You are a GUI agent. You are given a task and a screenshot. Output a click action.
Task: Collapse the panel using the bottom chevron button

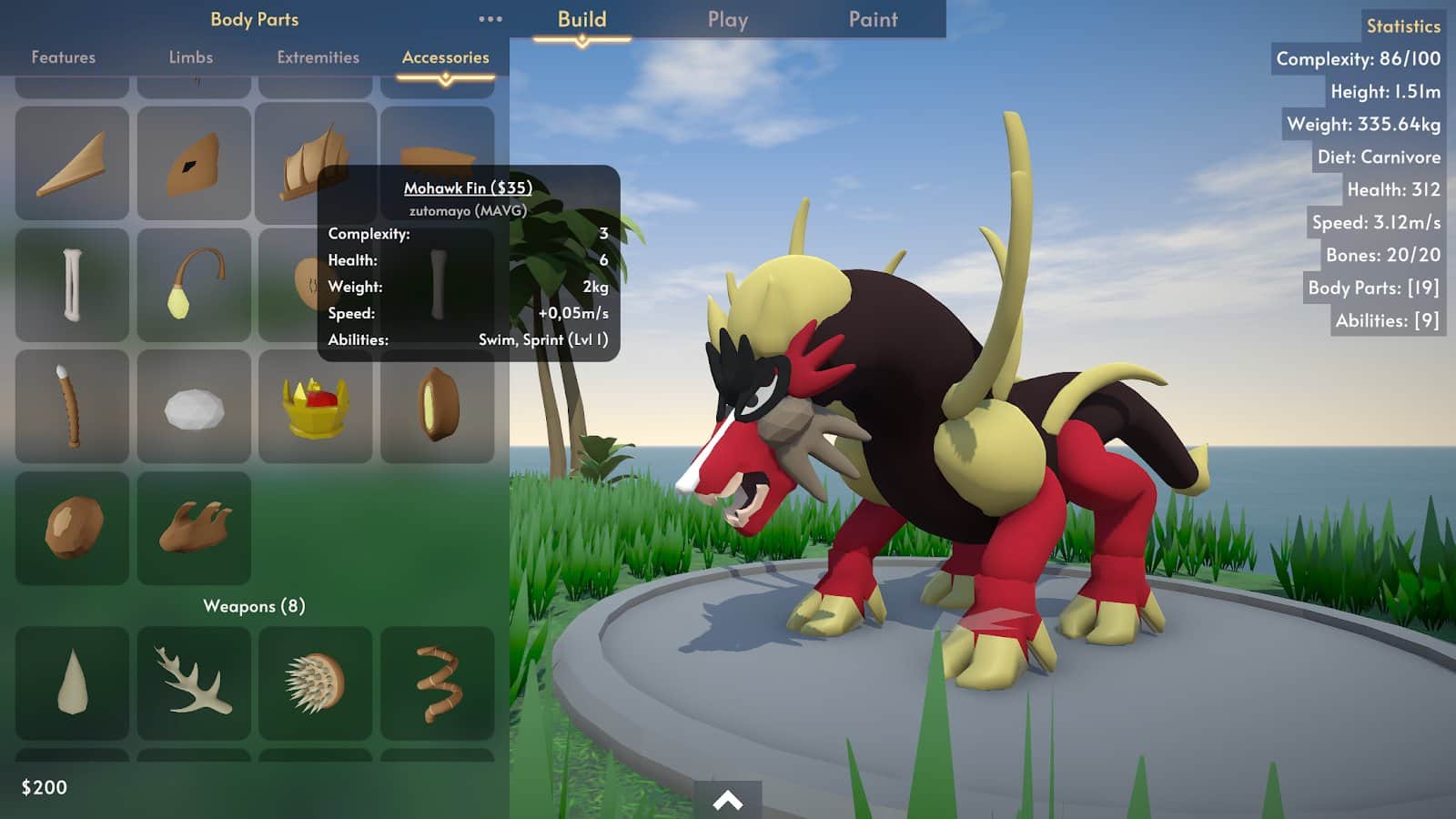tap(727, 799)
